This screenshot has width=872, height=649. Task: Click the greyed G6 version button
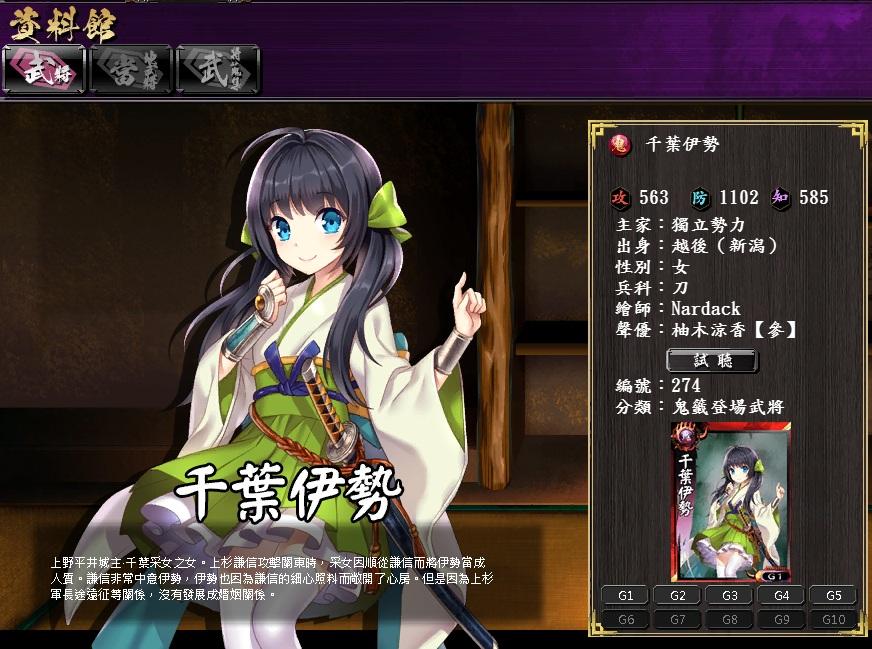click(626, 620)
